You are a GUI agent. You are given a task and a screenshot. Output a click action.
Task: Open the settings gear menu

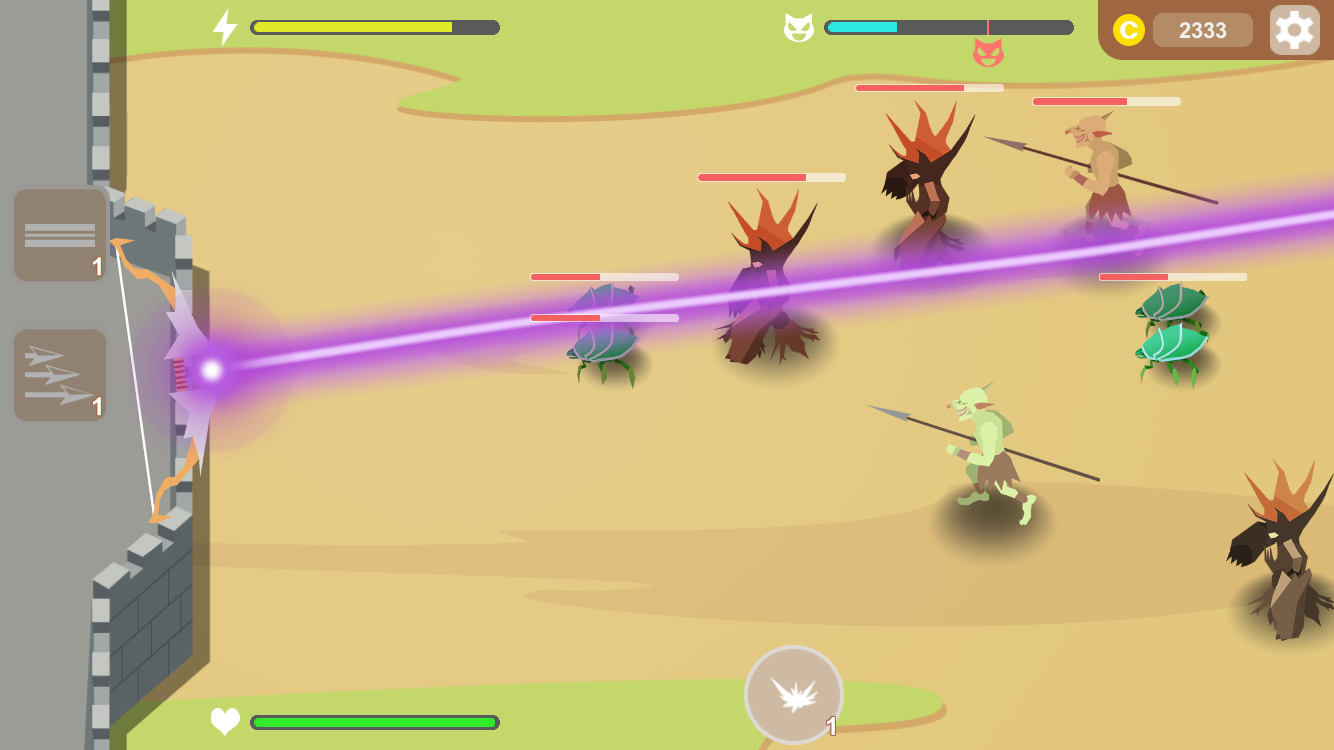(1295, 29)
